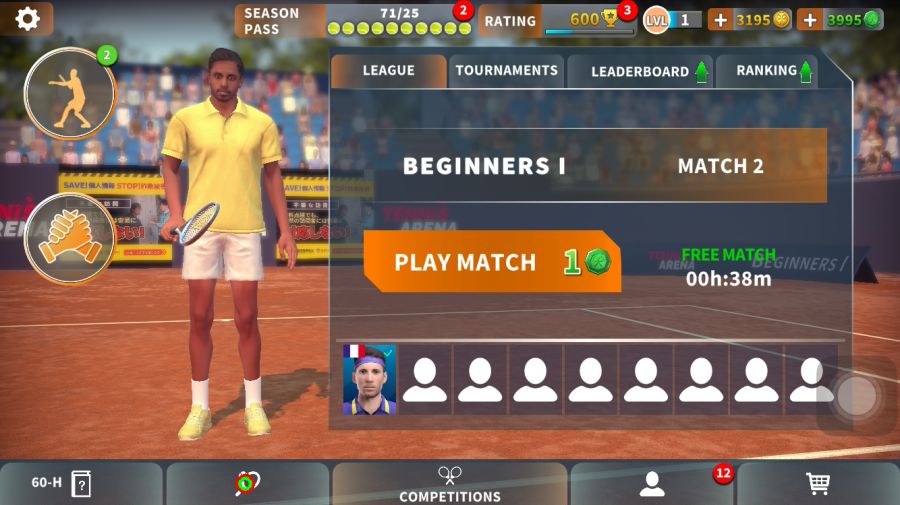Switch to the Tournaments tab
Screen dimensions: 900x505
point(506,71)
